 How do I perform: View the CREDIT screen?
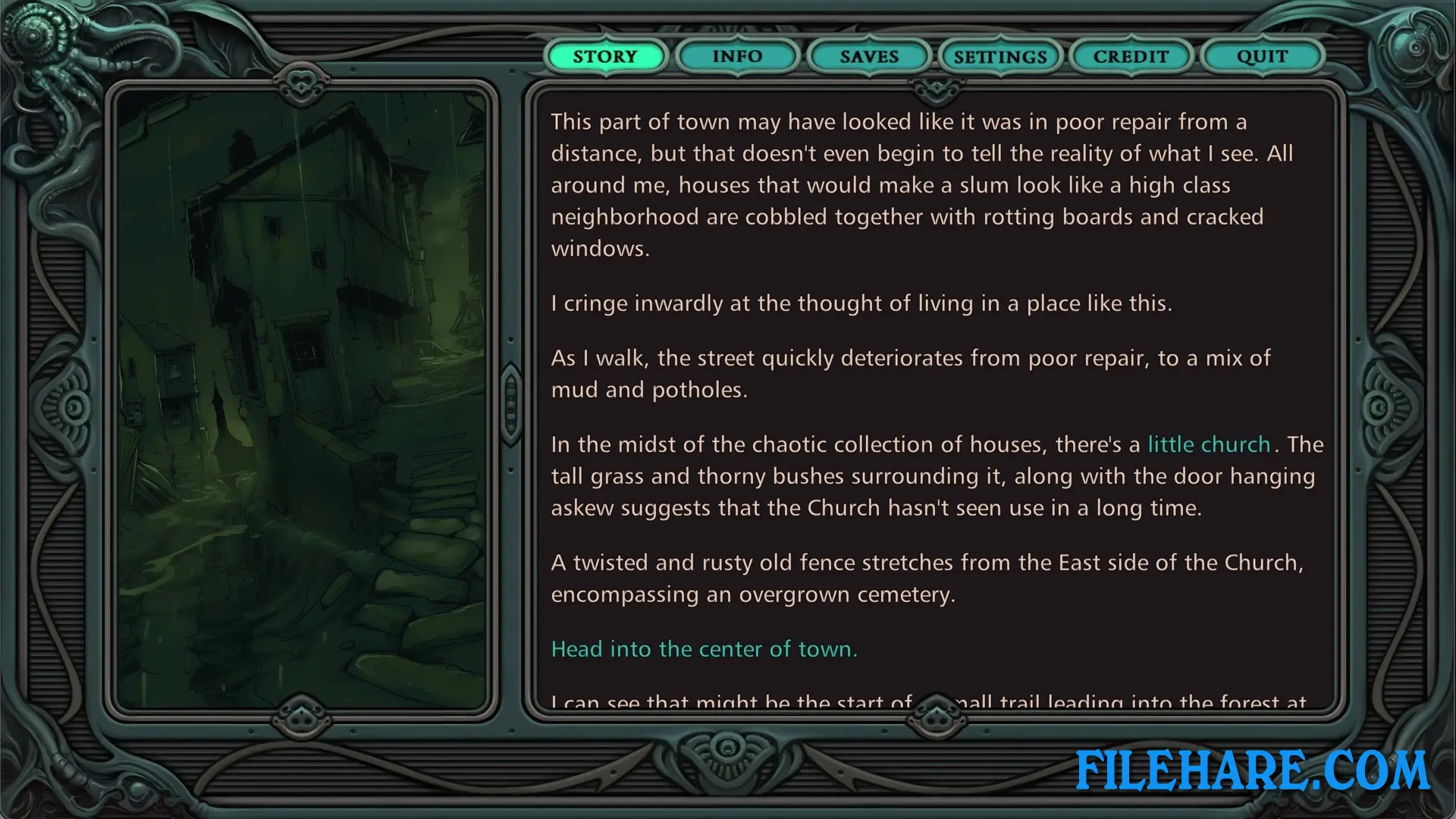point(1131,56)
